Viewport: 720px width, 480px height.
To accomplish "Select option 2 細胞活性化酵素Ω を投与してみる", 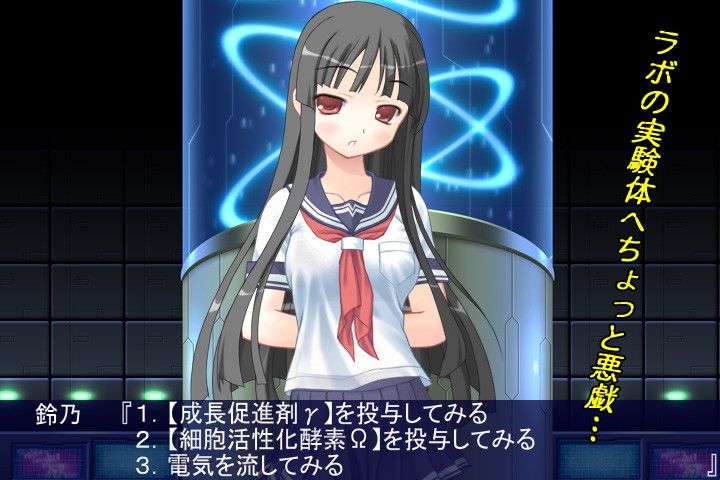I will click(x=336, y=439).
